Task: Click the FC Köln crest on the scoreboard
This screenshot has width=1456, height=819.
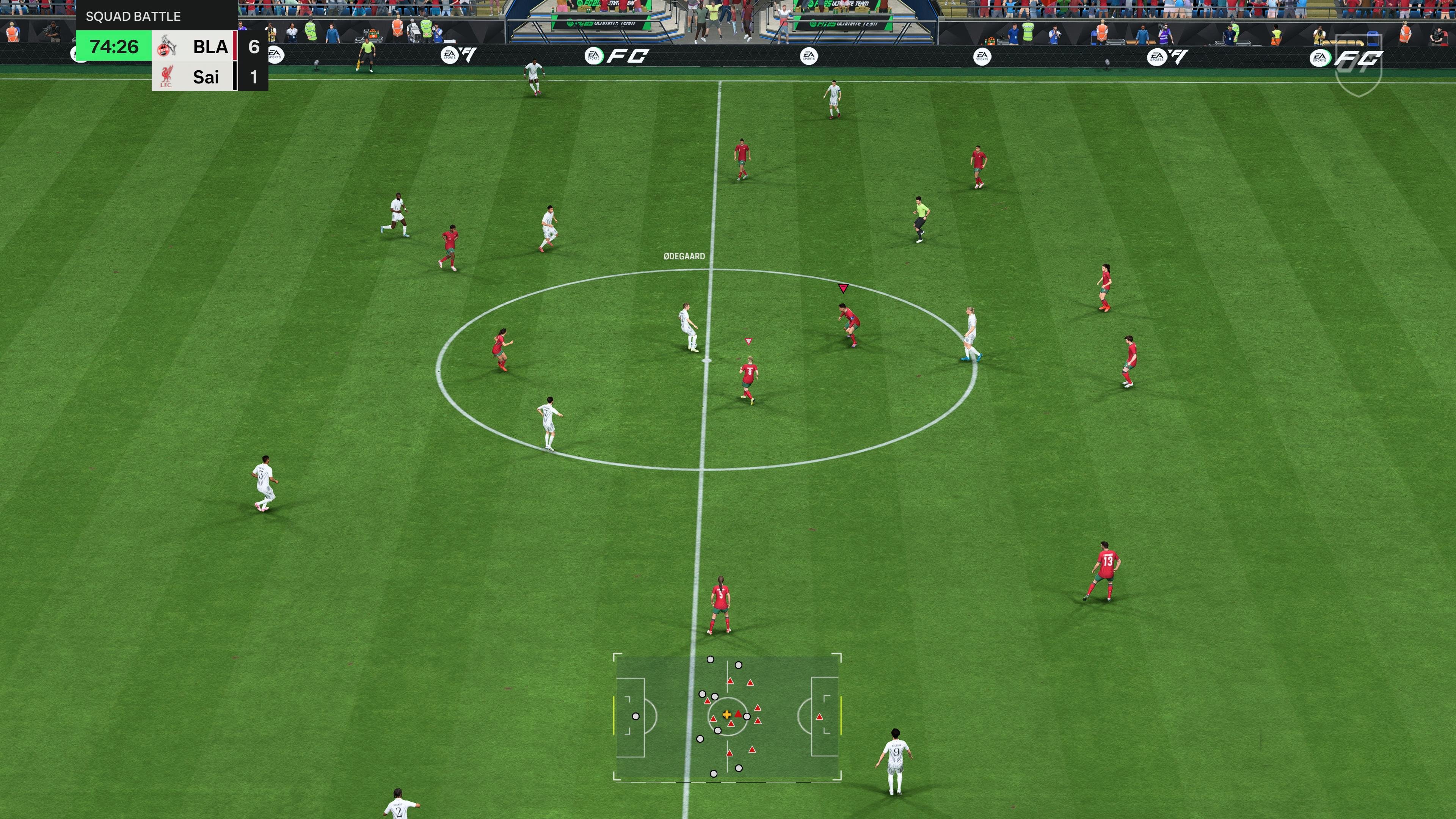Action: pyautogui.click(x=168, y=47)
